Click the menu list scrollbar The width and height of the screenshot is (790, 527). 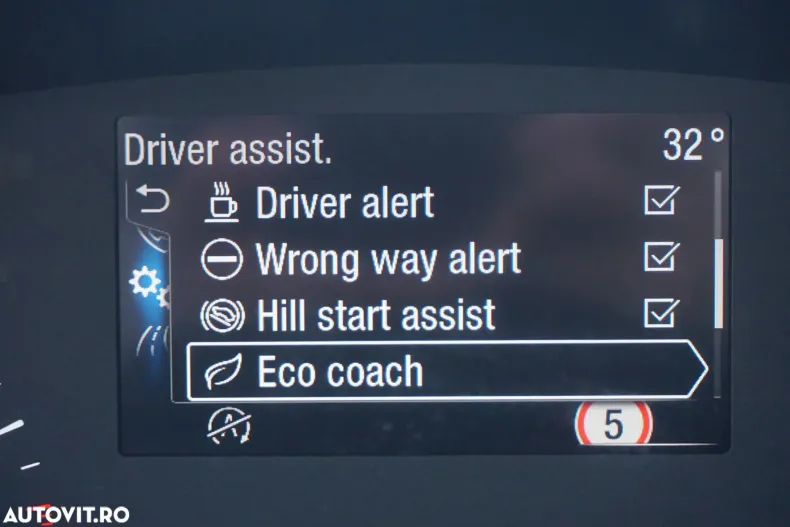[x=718, y=283]
